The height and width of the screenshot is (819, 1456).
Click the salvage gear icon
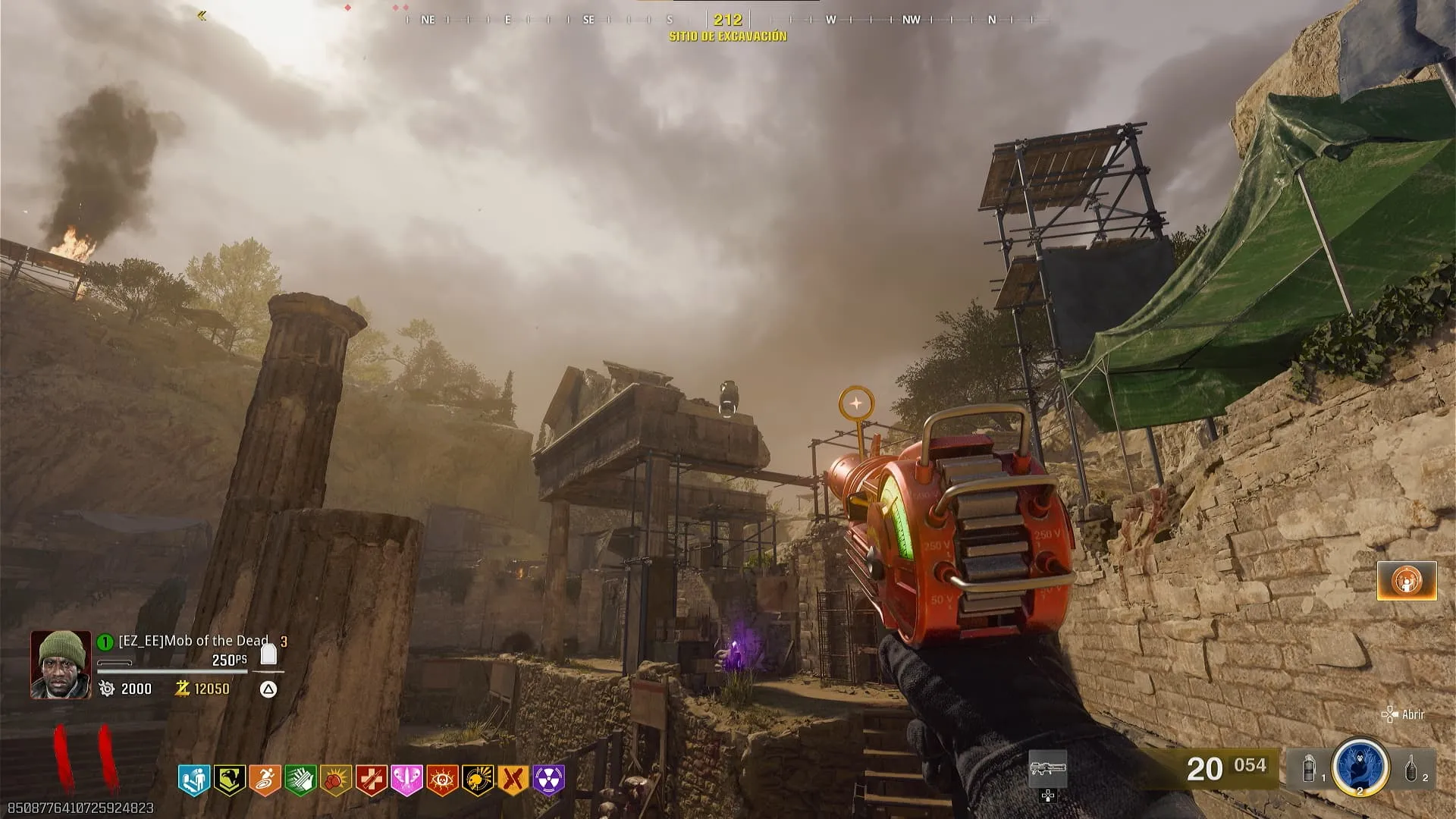click(108, 689)
